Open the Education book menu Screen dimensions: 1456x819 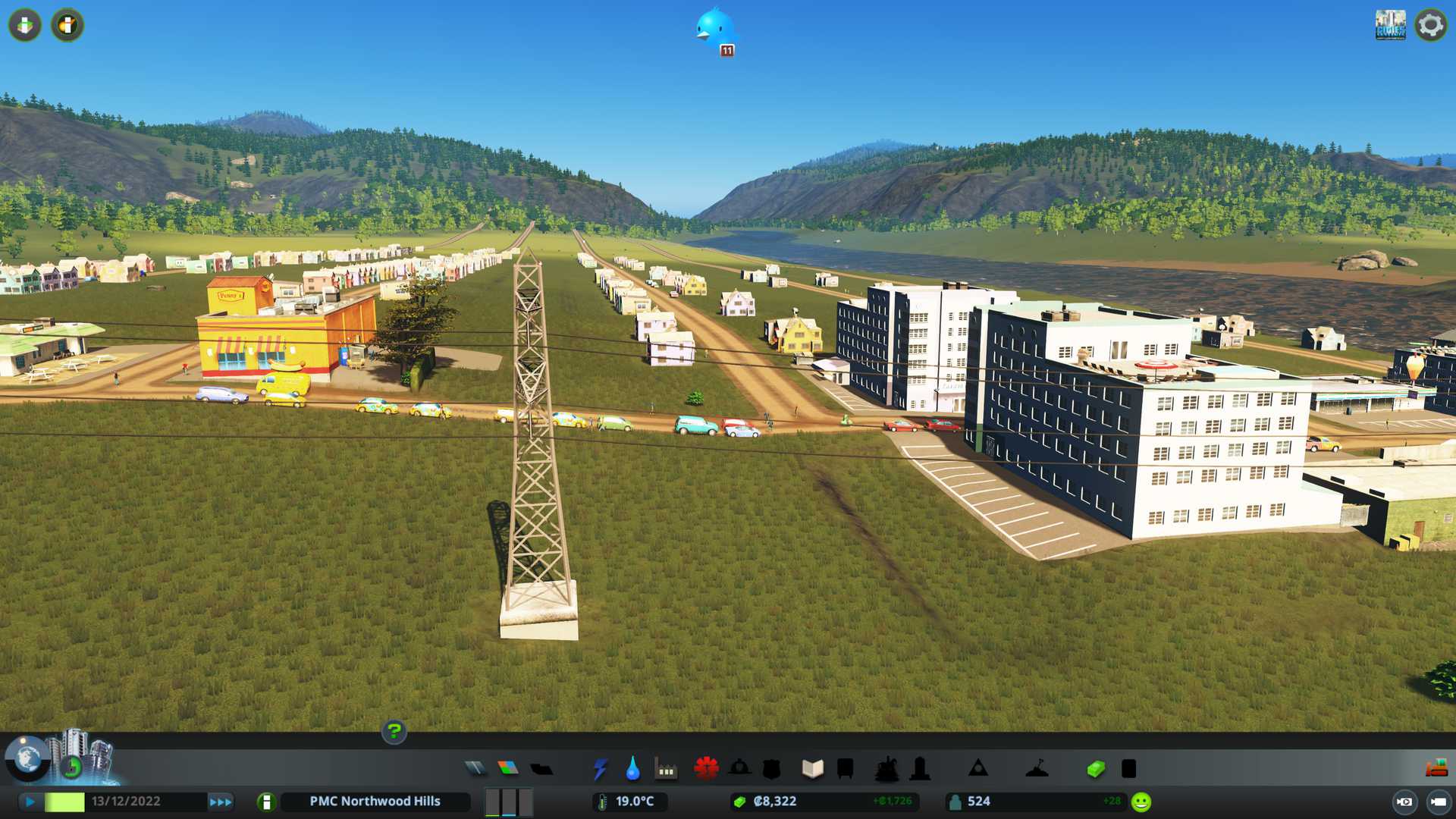[x=812, y=769]
